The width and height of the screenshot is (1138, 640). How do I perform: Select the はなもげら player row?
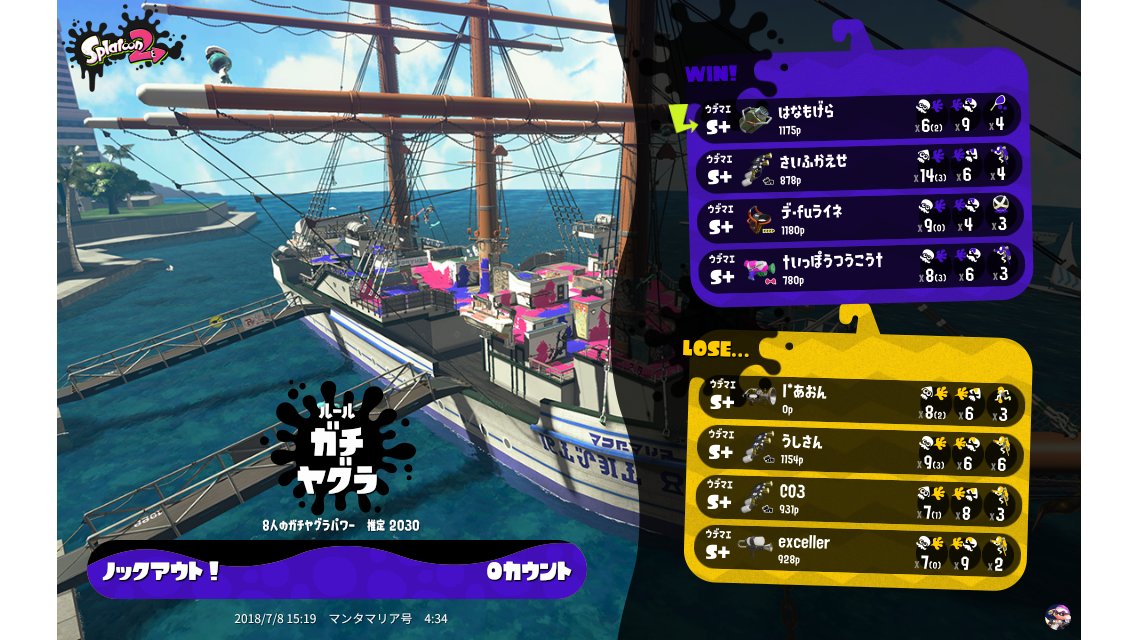click(860, 118)
